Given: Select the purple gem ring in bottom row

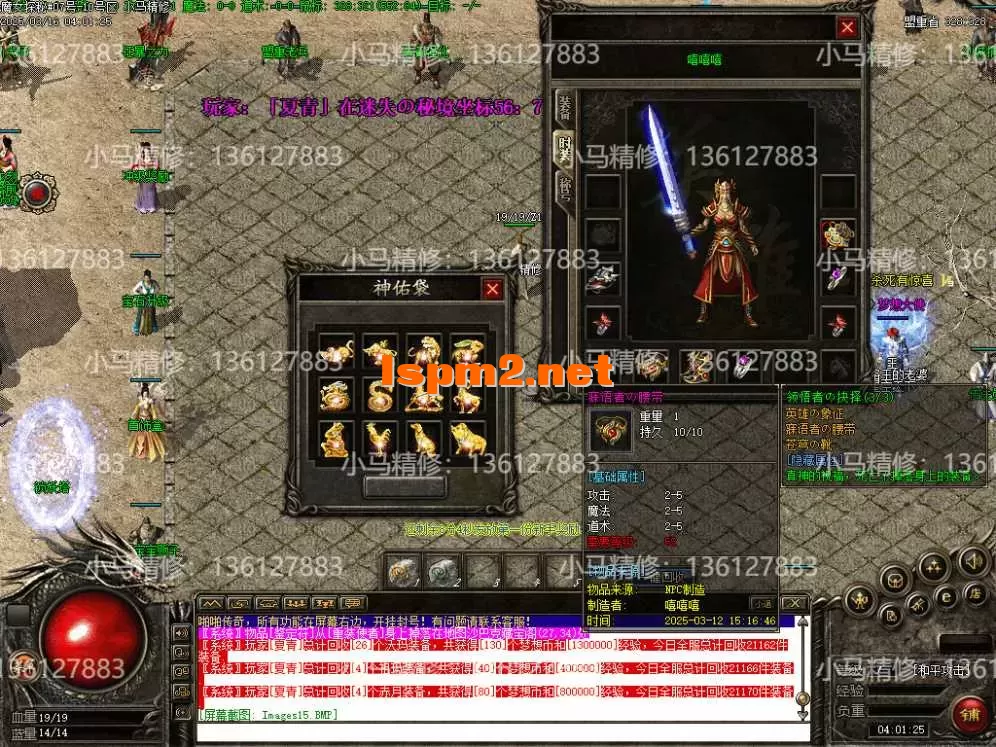Looking at the screenshot, I should coord(743,366).
